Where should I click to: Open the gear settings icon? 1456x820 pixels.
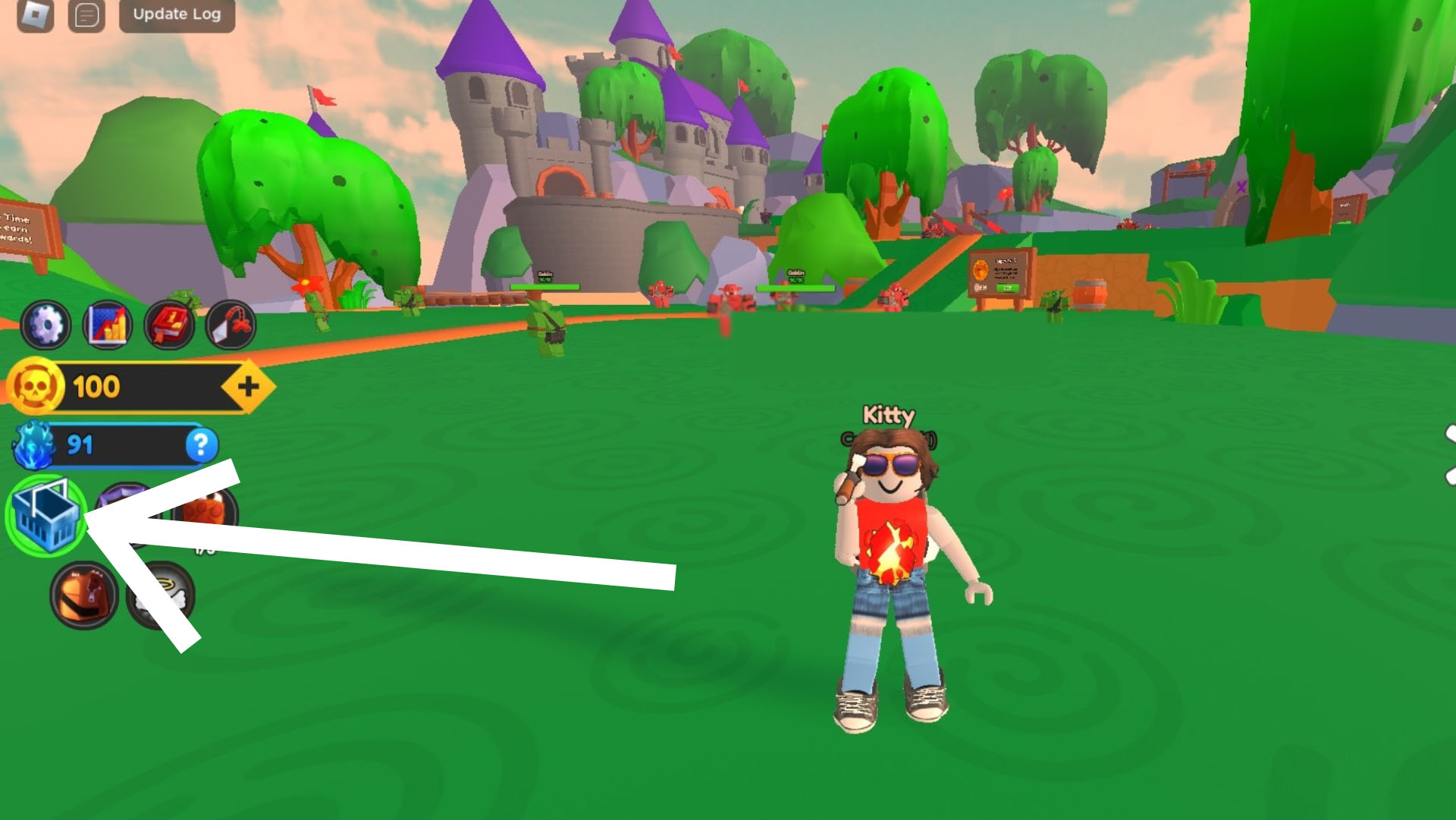(x=45, y=326)
